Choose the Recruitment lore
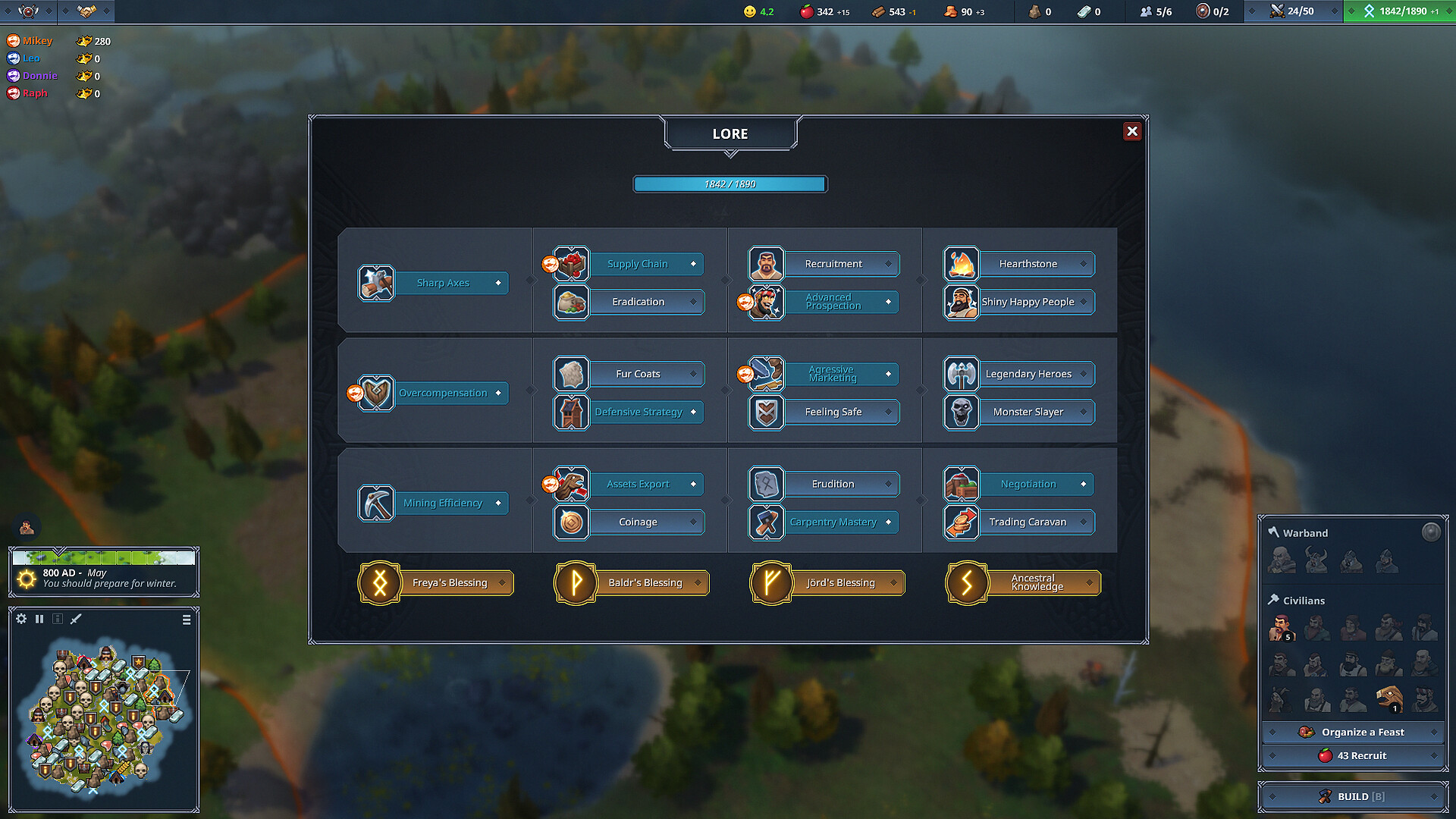This screenshot has height=819, width=1456. click(x=833, y=264)
